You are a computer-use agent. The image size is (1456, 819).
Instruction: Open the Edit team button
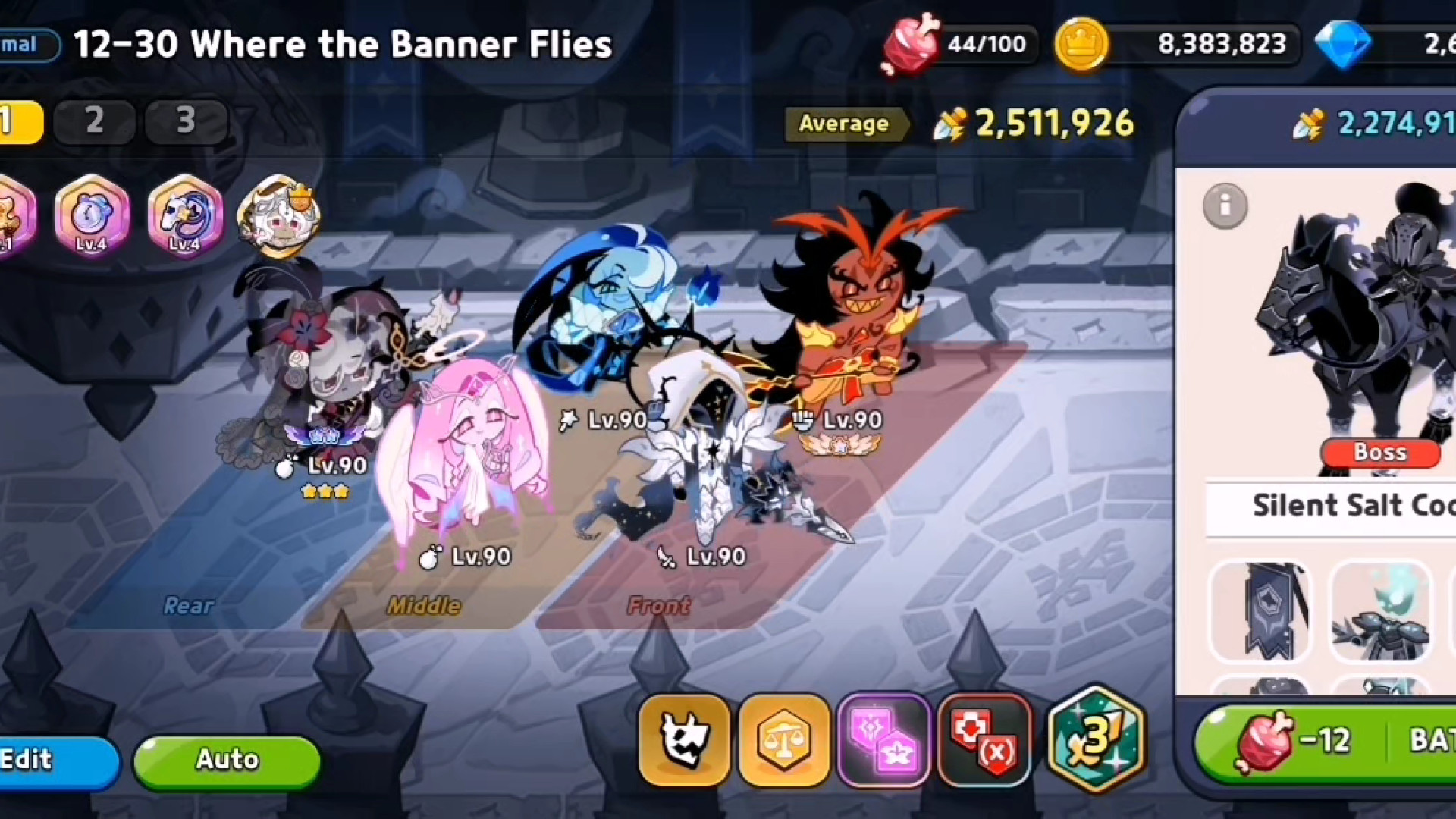click(53, 760)
